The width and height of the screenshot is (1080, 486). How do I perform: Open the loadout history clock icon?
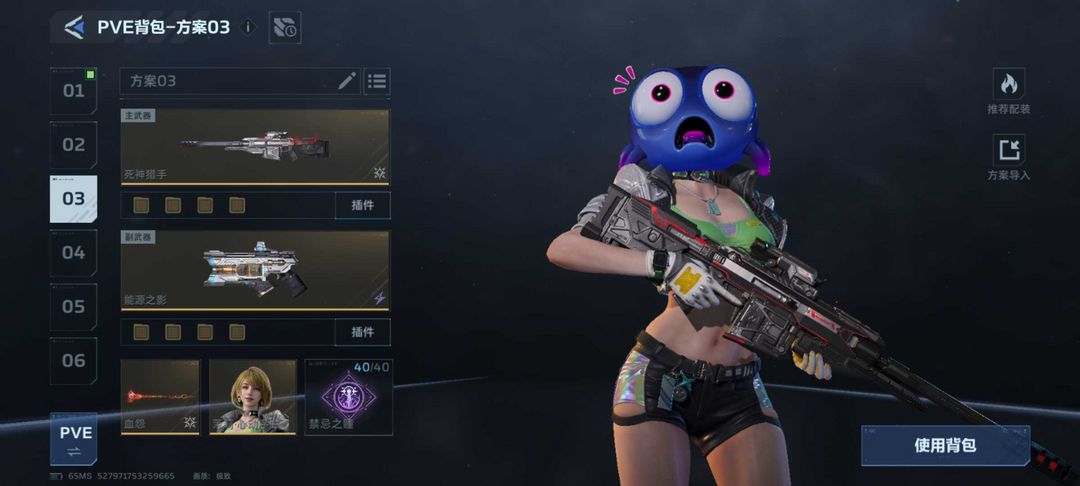(x=285, y=28)
